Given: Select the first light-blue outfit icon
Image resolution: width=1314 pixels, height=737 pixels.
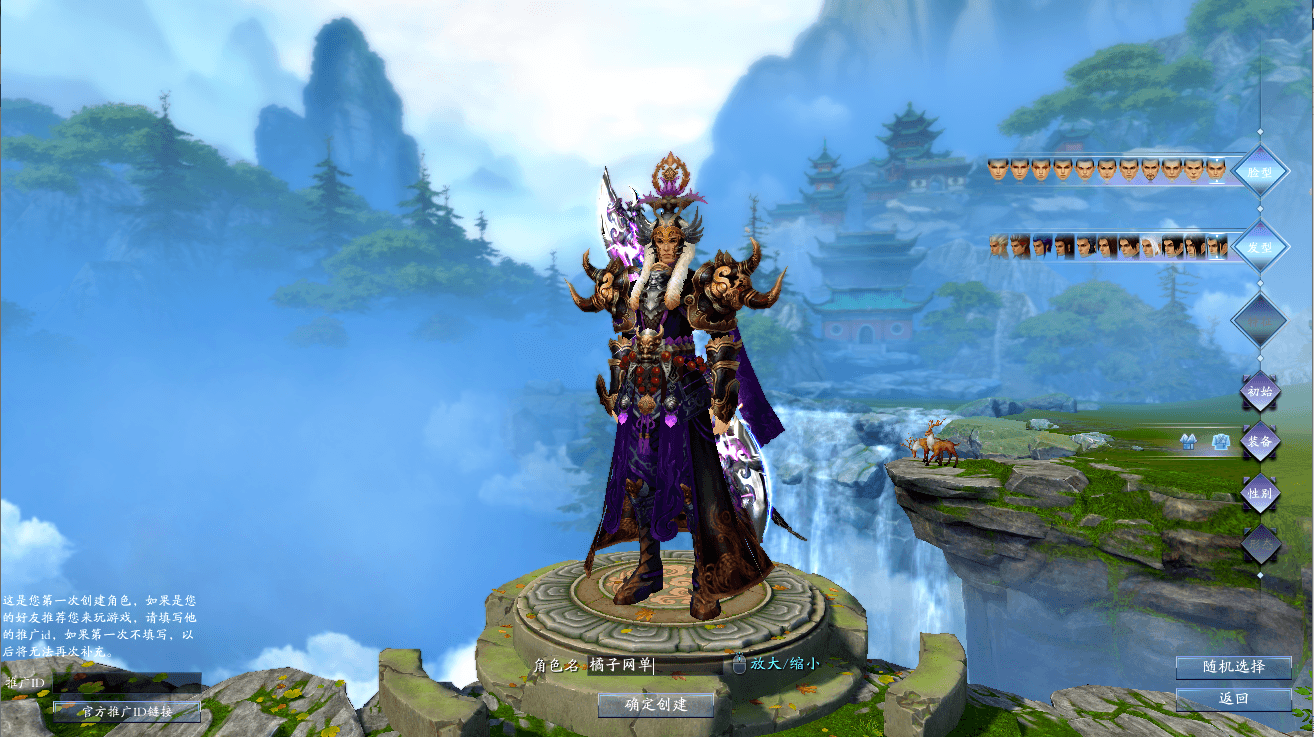Looking at the screenshot, I should 1189,441.
